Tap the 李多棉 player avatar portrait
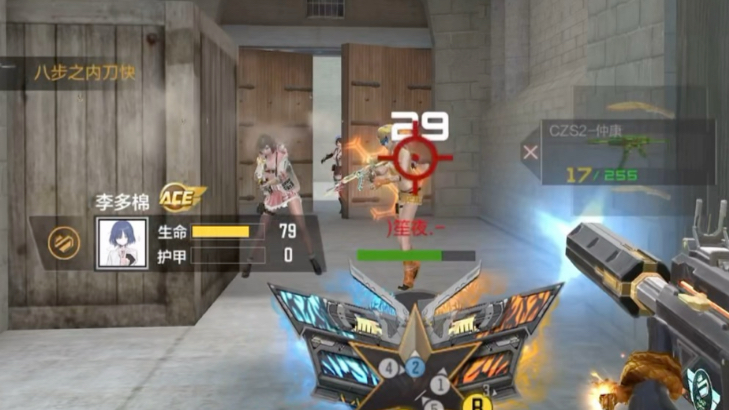The image size is (729, 410). [122, 242]
